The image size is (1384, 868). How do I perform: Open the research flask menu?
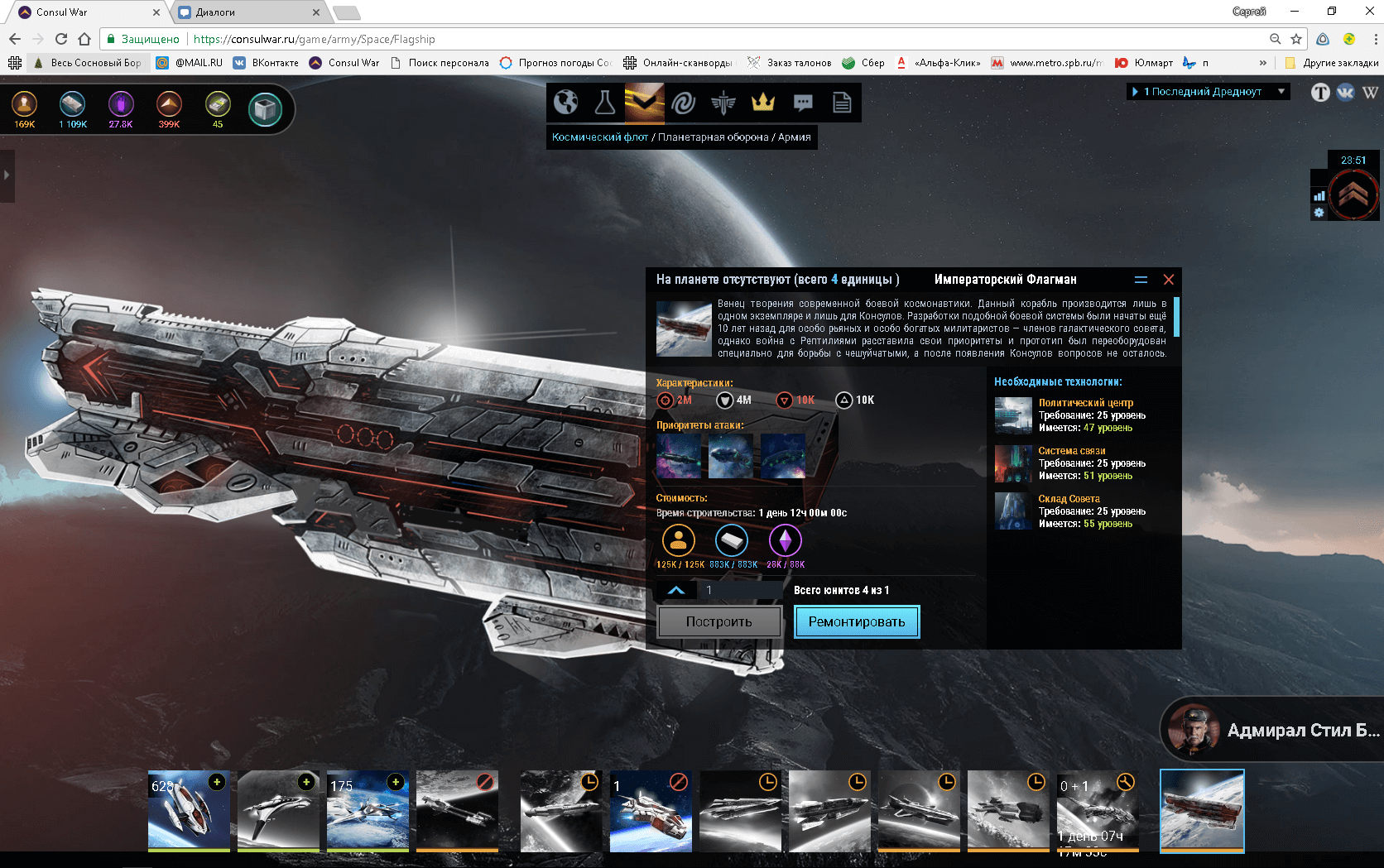[x=605, y=103]
